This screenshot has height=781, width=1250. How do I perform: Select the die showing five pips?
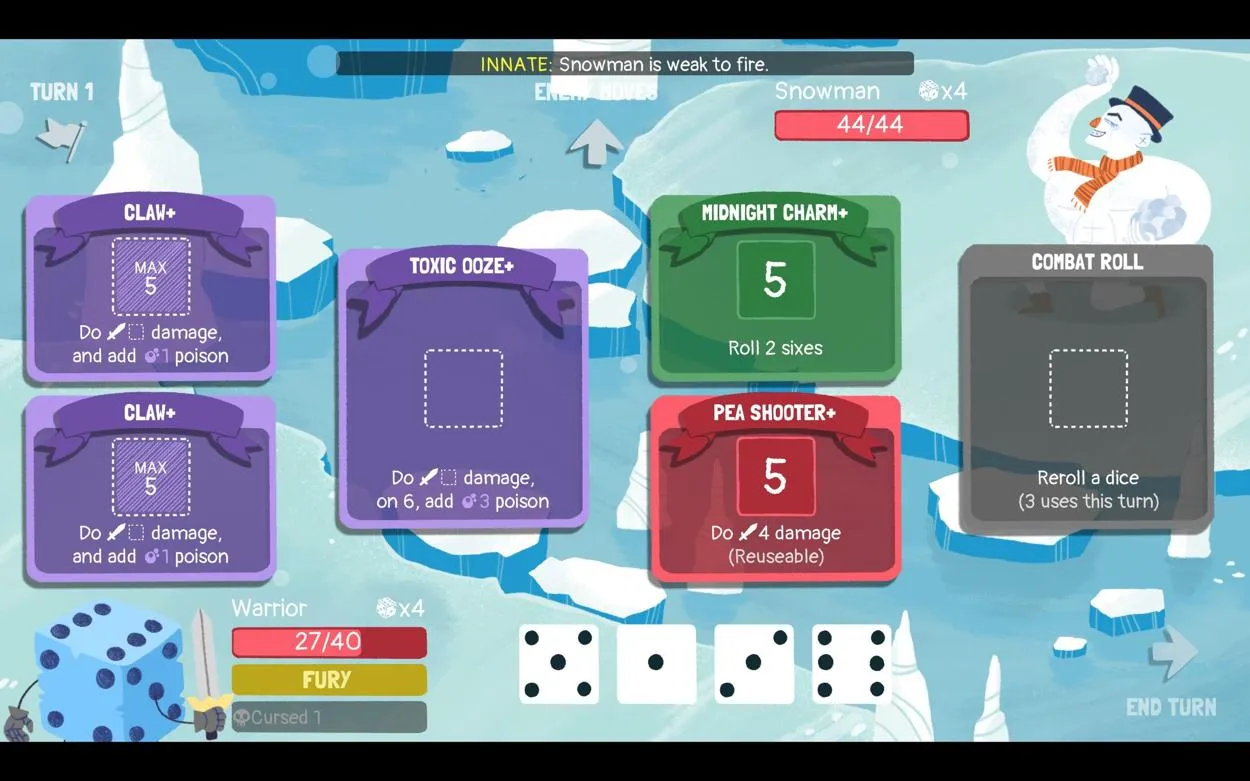(558, 663)
